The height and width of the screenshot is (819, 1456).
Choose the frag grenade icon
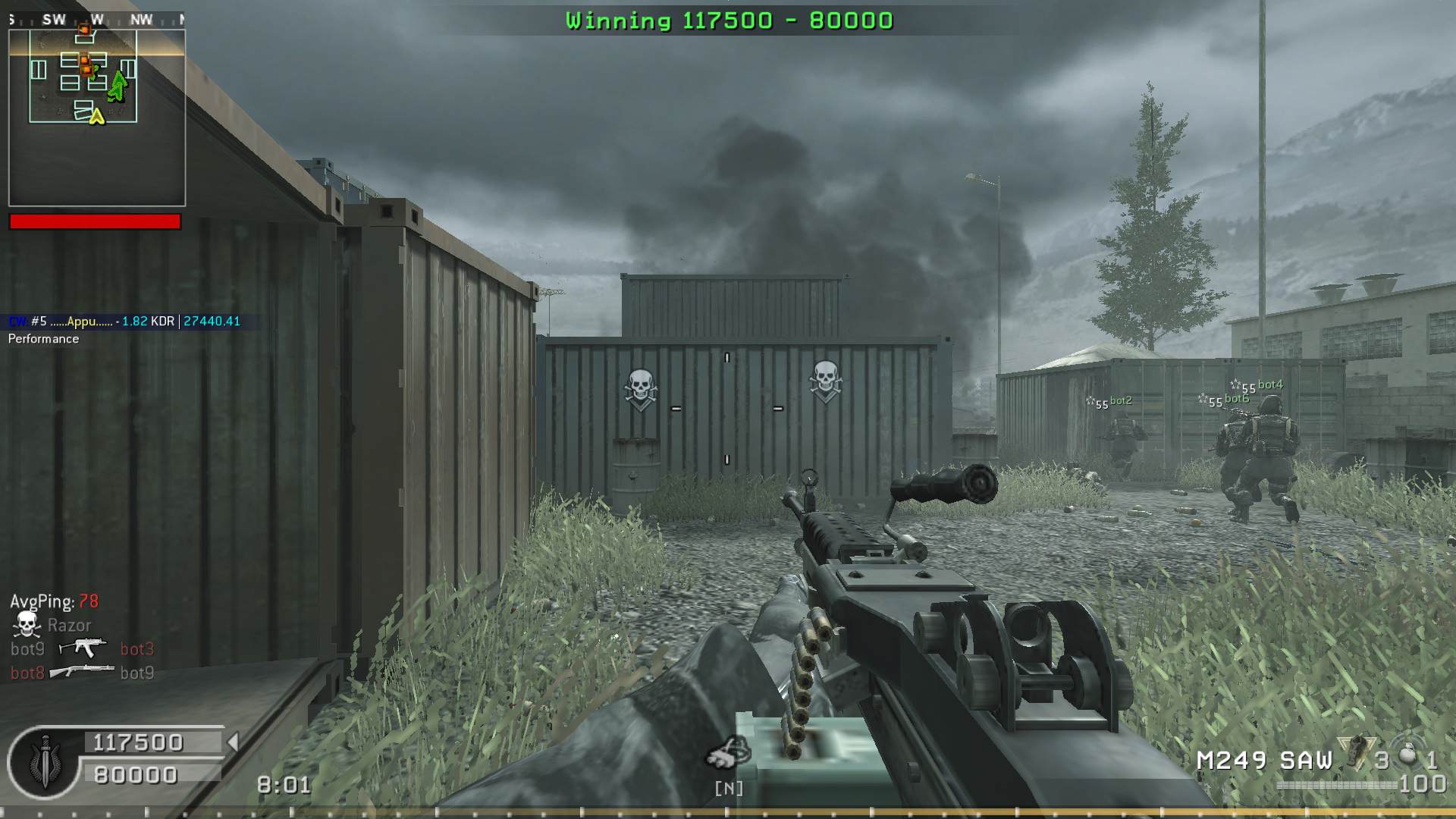[x=1407, y=755]
